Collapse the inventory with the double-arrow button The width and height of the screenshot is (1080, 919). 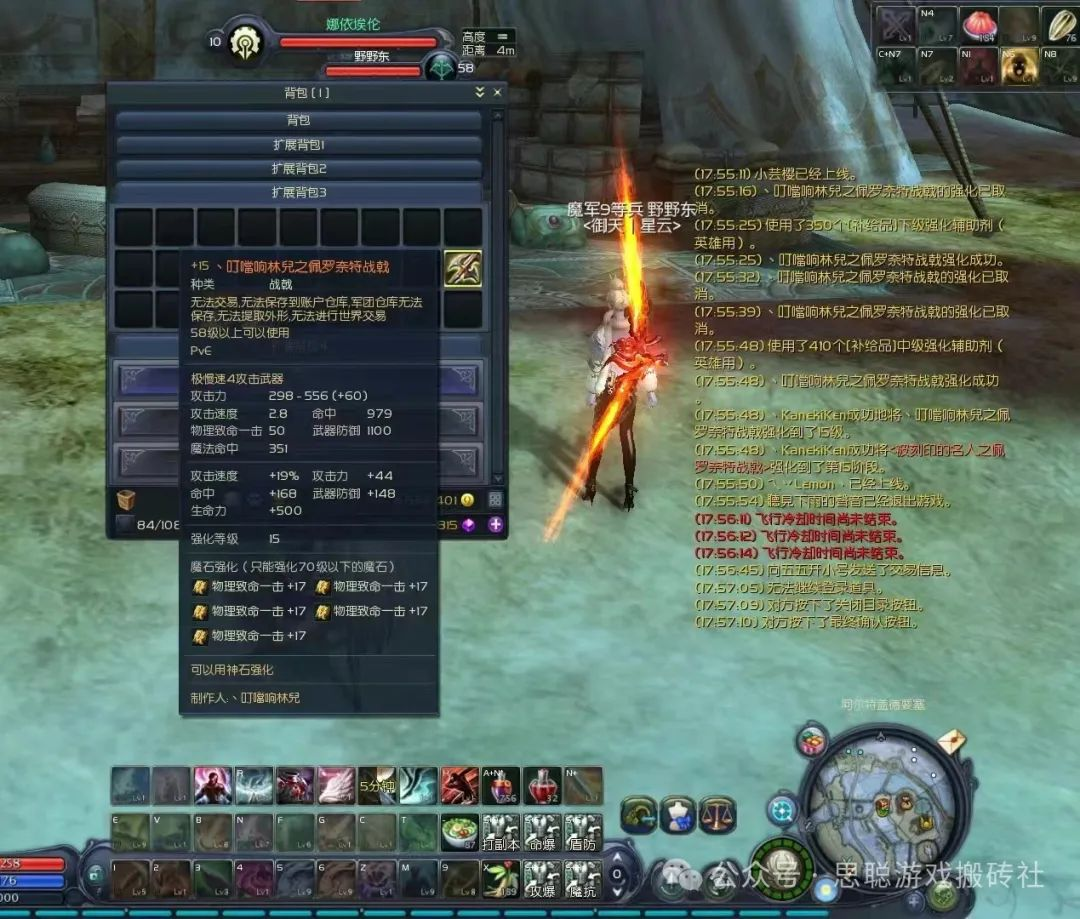coord(479,92)
